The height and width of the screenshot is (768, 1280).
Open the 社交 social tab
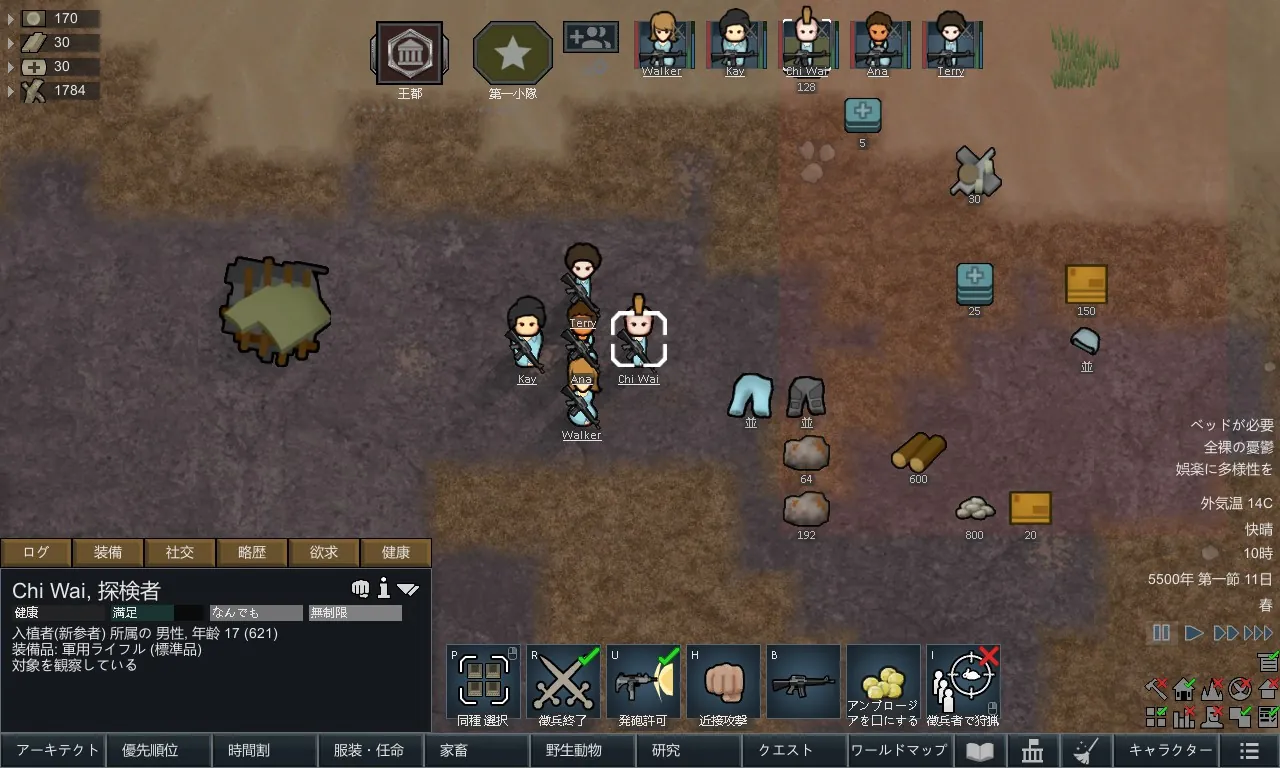[180, 552]
